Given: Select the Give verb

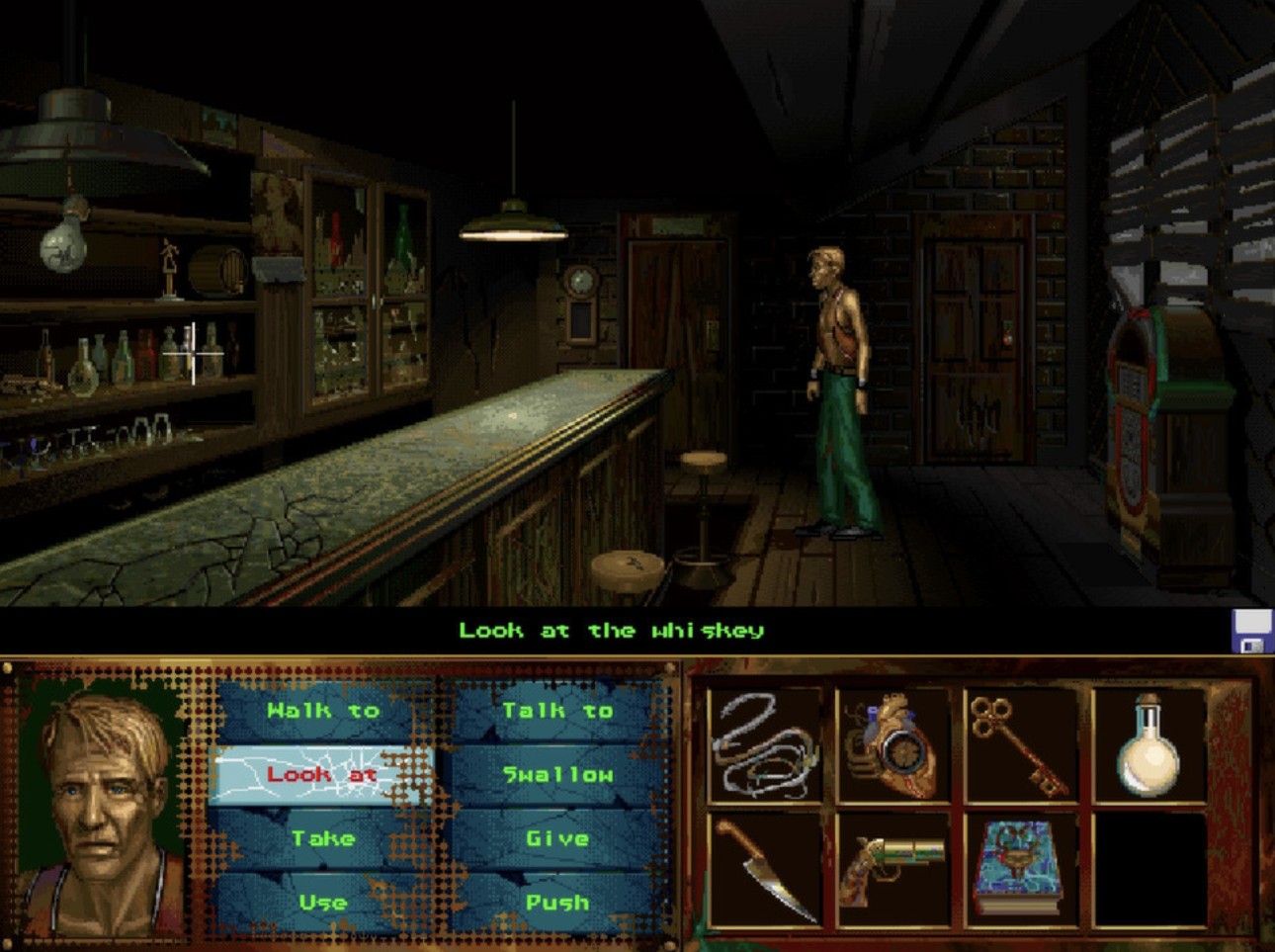Looking at the screenshot, I should tap(556, 838).
